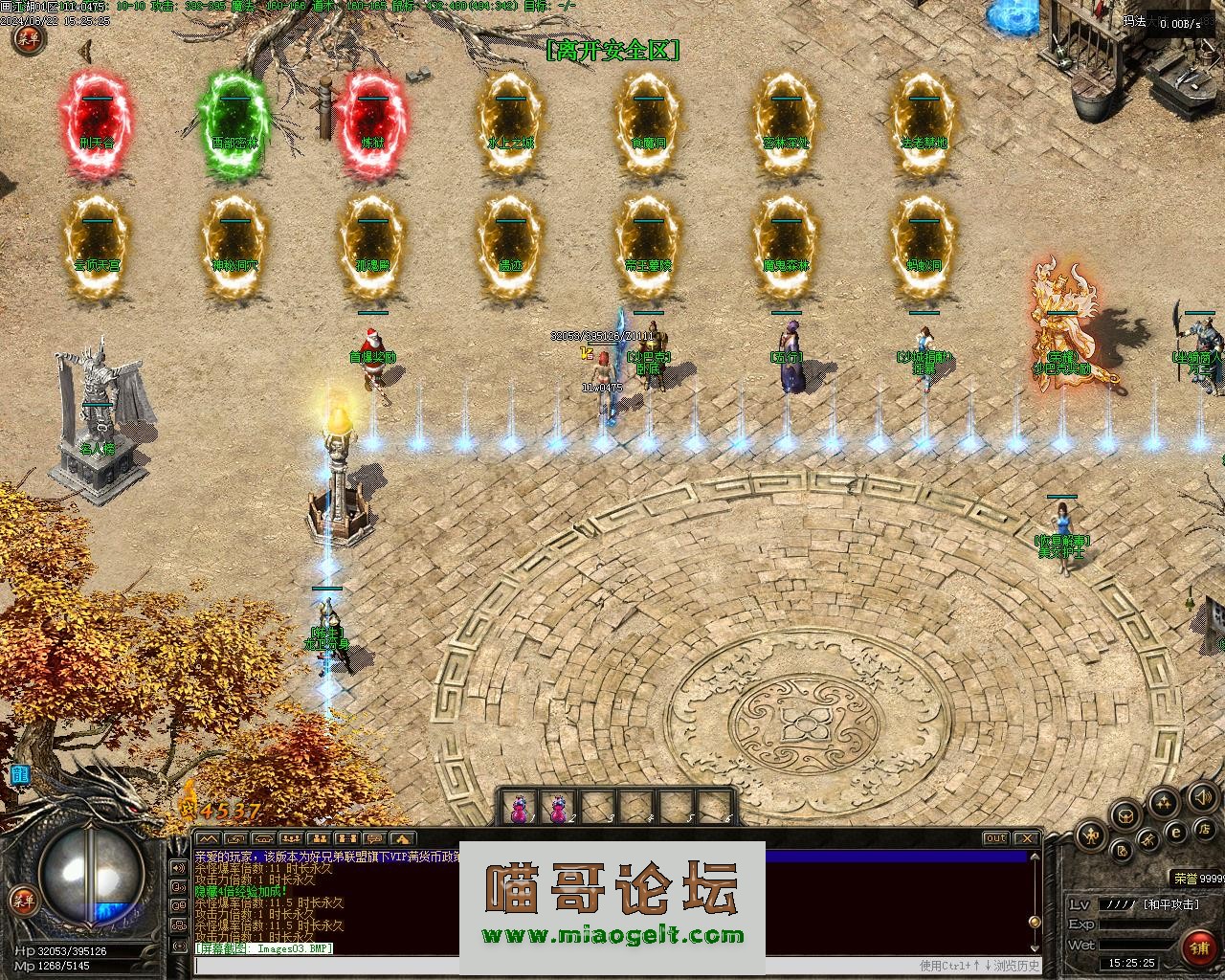This screenshot has height=980, width=1225.
Task: Click the 菜单 button beside the HP orb
Action: 20,900
